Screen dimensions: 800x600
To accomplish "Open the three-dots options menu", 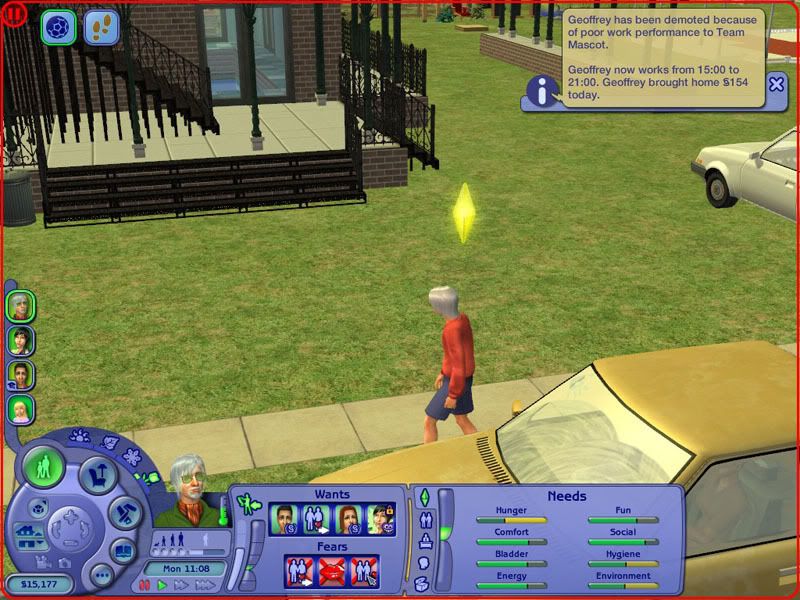I will (100, 576).
